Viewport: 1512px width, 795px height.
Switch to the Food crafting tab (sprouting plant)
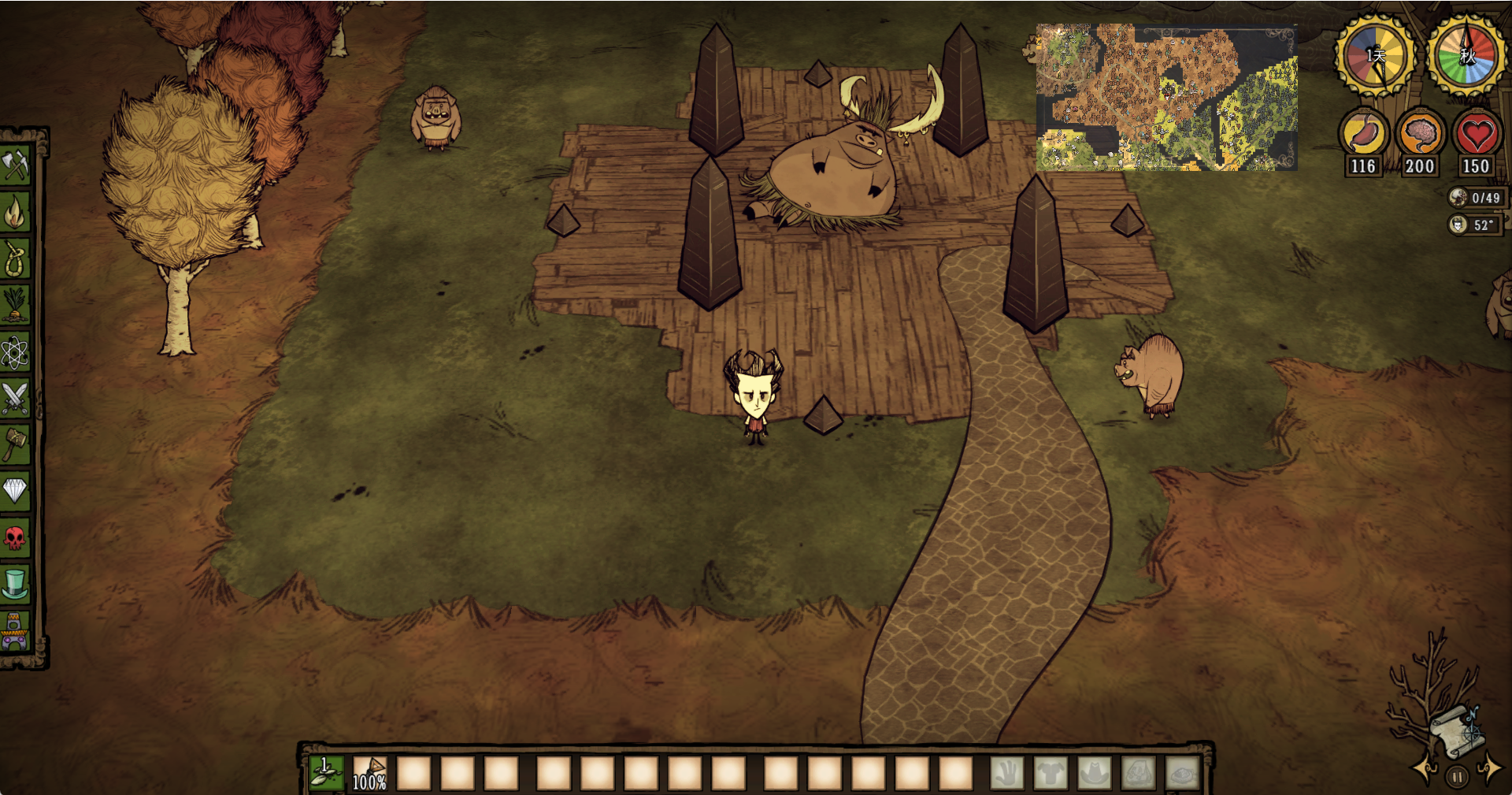click(x=15, y=305)
